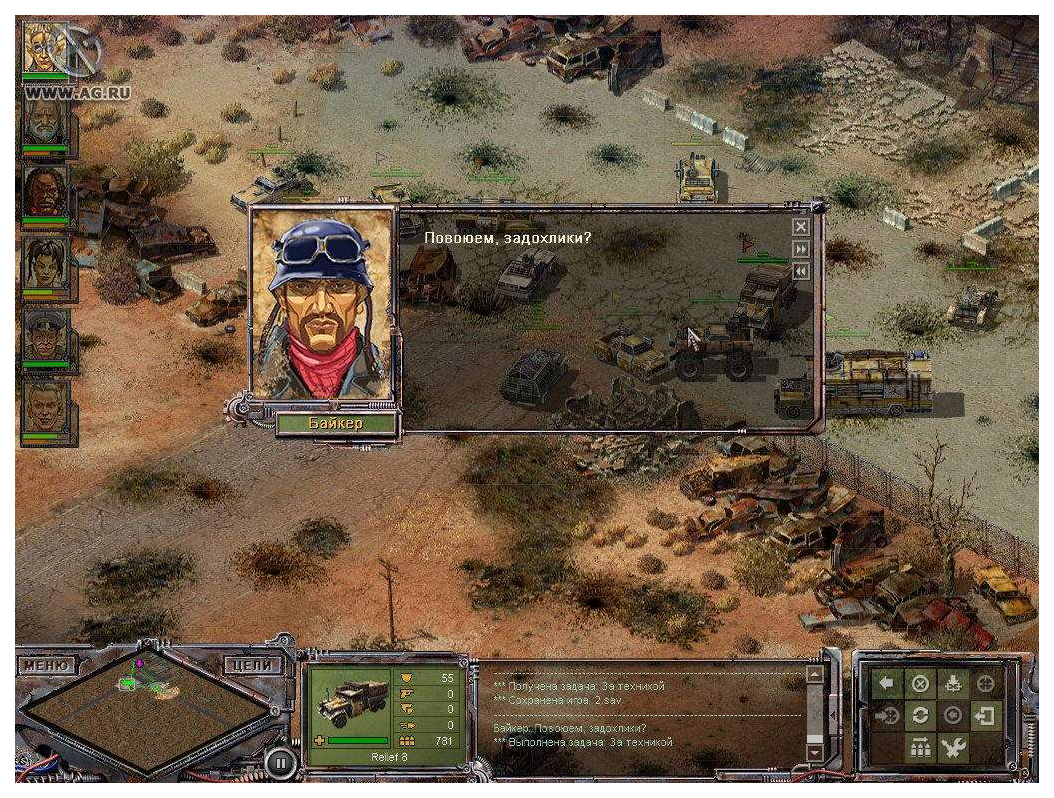Close the biker dialogue window
1054x798 pixels.
coord(800,228)
